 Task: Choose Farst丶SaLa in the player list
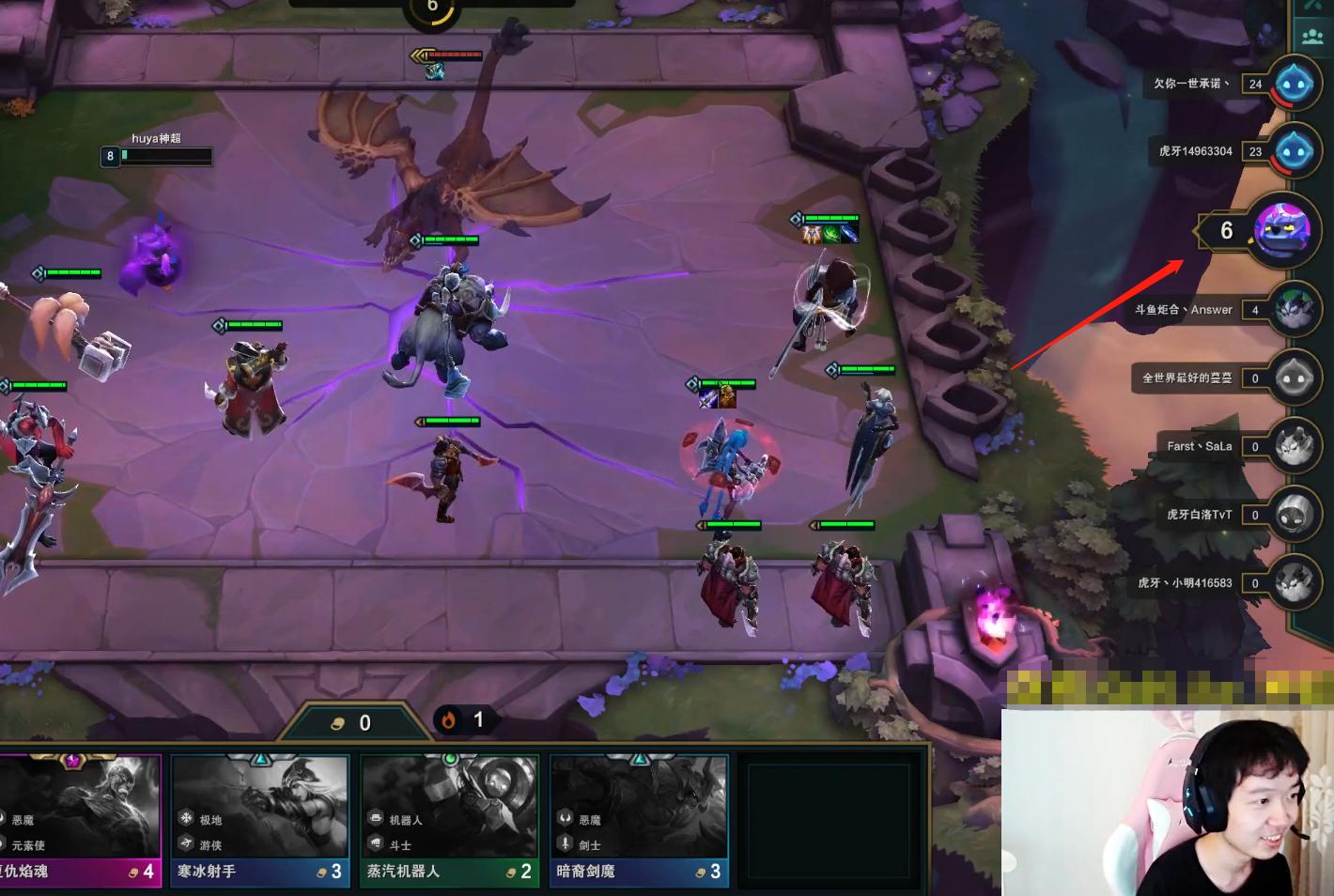pyautogui.click(x=1295, y=447)
